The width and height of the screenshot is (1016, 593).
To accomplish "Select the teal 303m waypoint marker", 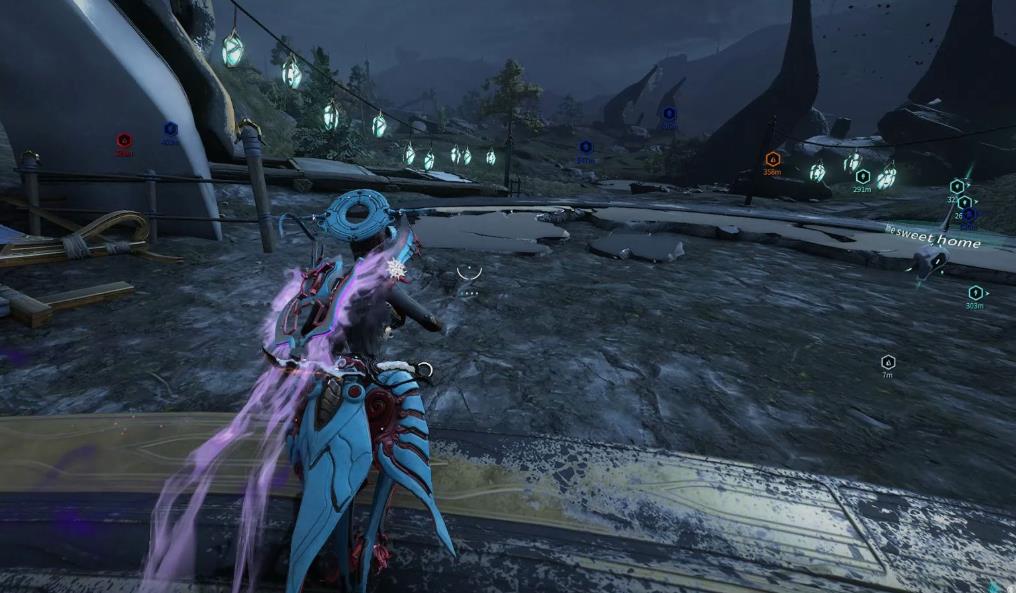I will coord(975,293).
